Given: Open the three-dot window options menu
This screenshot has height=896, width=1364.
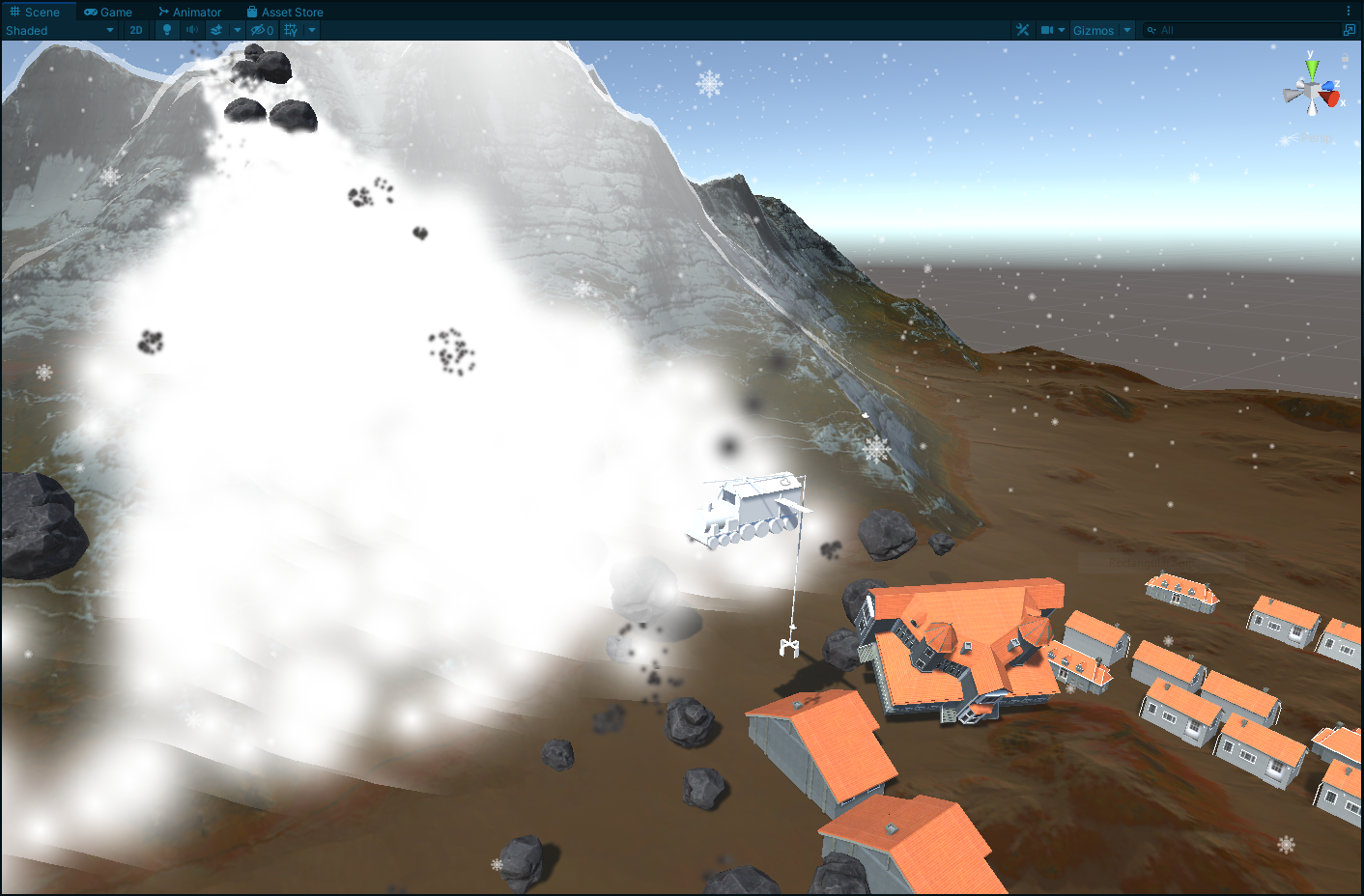Looking at the screenshot, I should [1349, 12].
